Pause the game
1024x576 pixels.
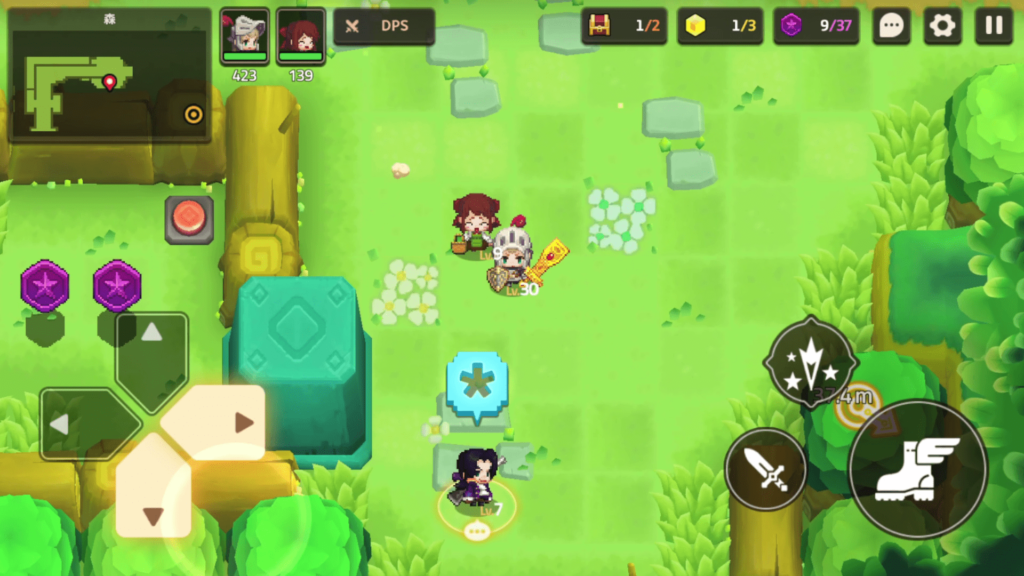pyautogui.click(x=993, y=26)
